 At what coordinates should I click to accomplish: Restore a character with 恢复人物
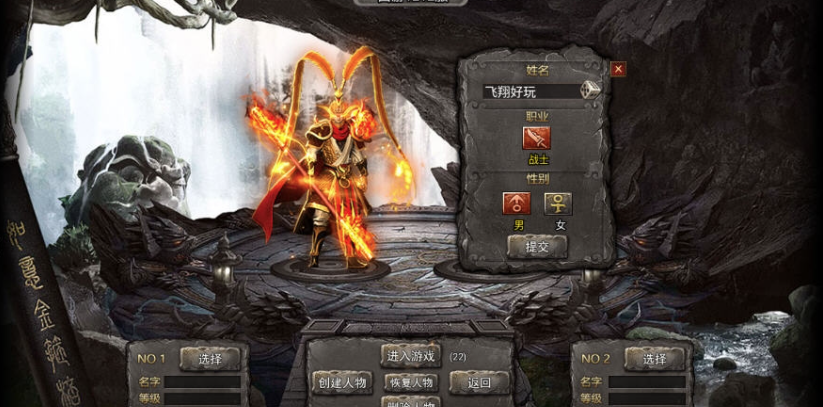(x=410, y=382)
